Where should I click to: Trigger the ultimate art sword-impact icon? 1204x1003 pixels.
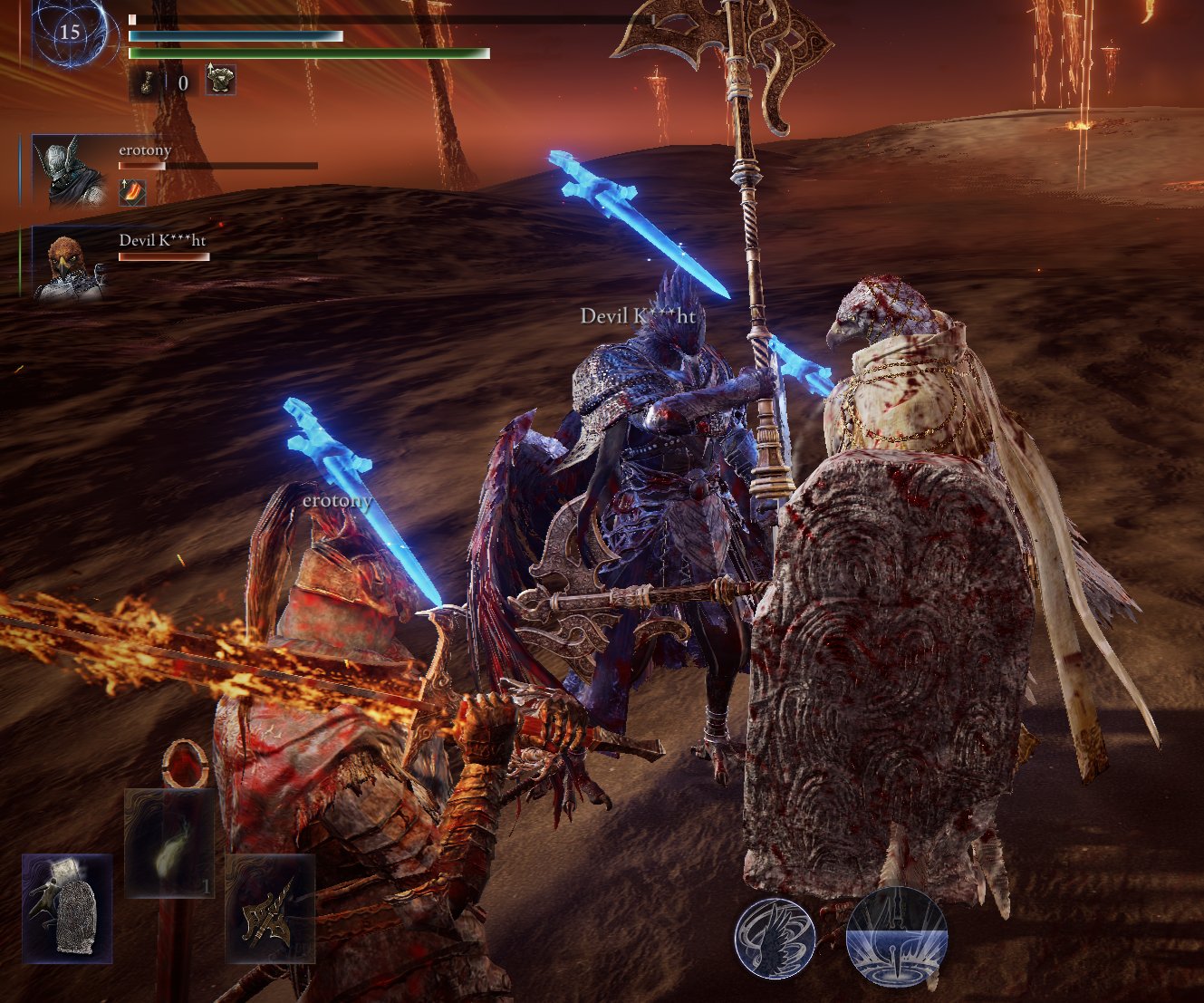pyautogui.click(x=896, y=938)
